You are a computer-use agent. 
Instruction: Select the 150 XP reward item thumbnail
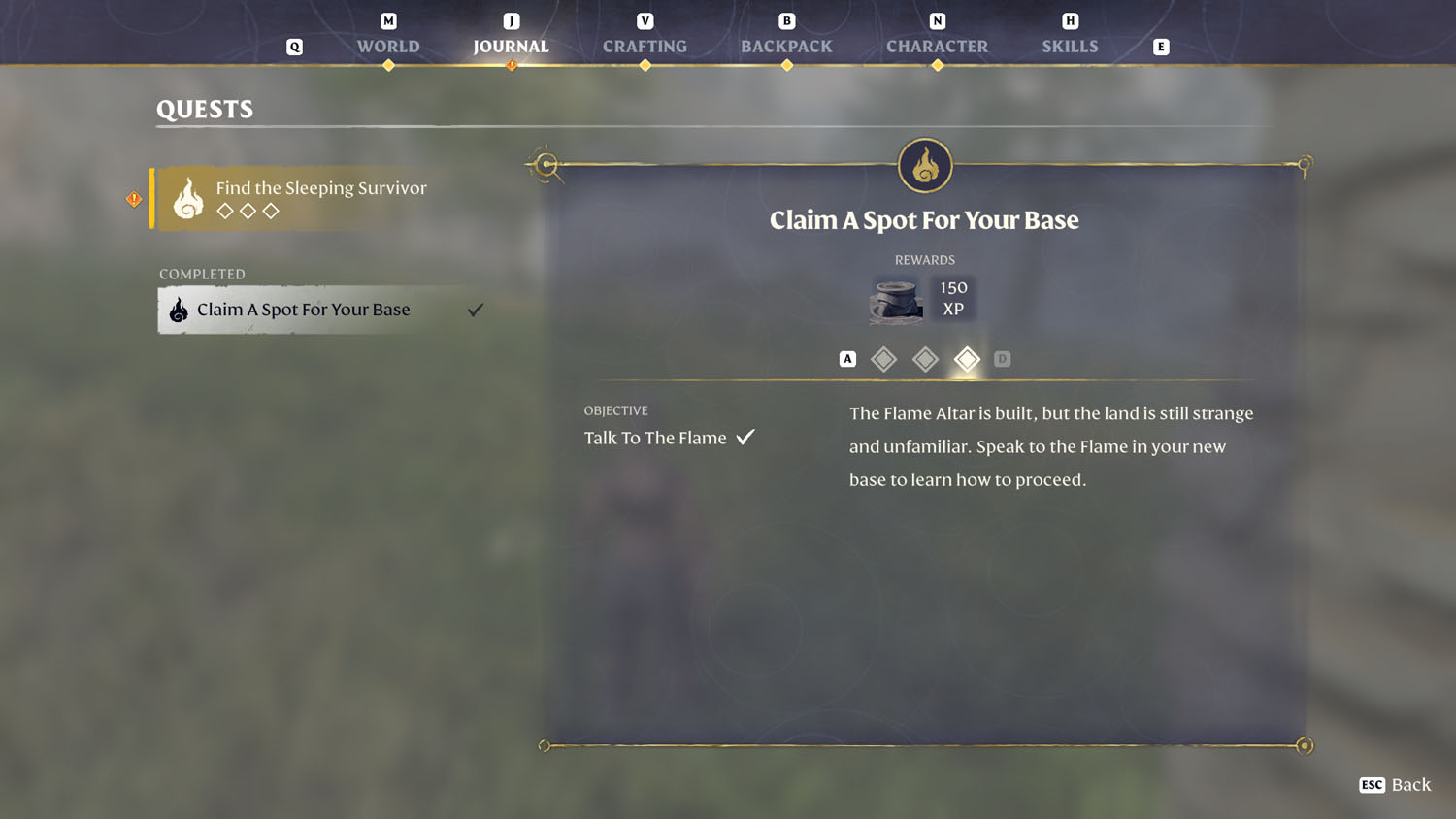[x=895, y=299]
